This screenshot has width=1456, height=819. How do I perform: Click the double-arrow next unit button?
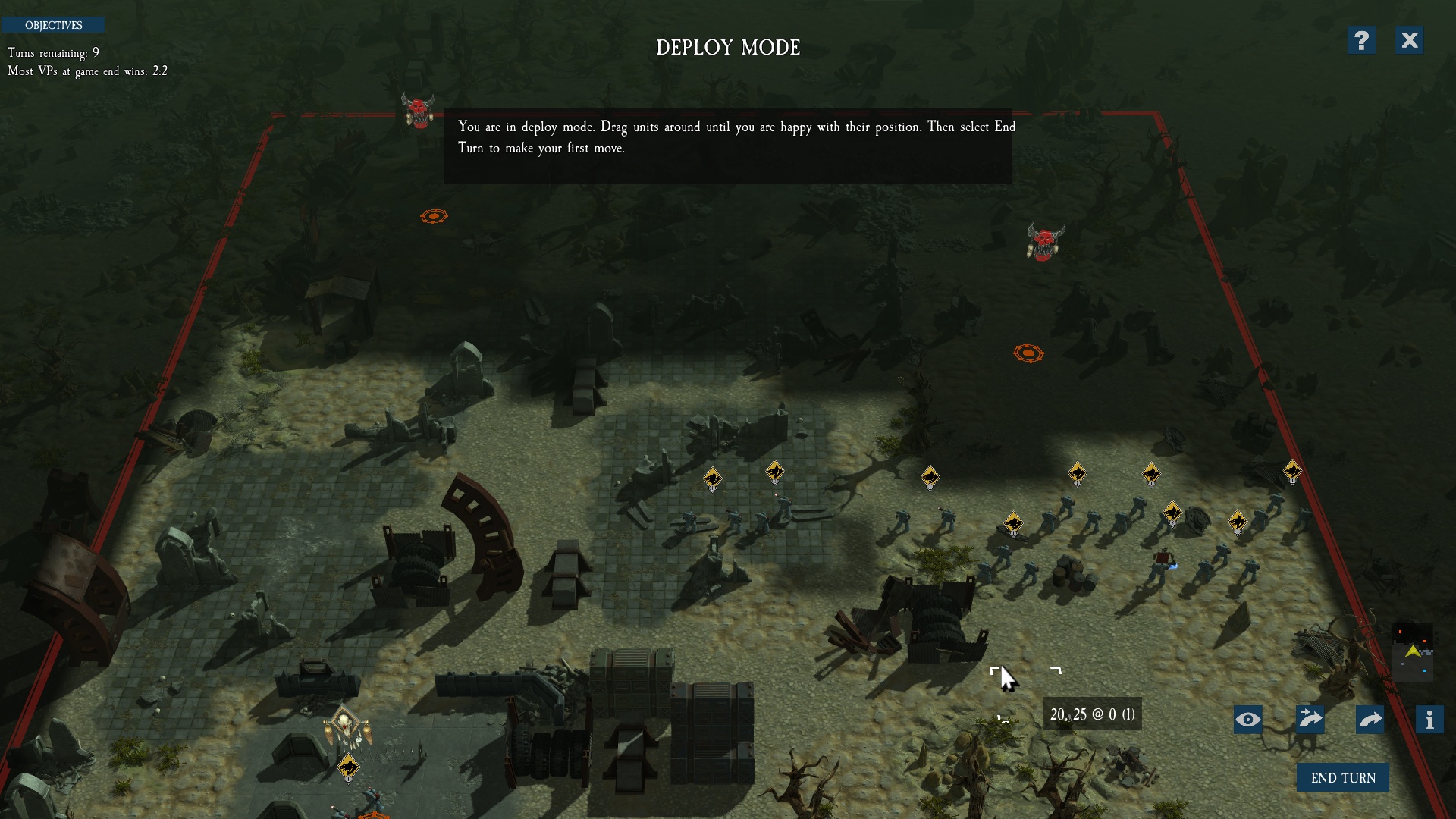coord(1310,719)
